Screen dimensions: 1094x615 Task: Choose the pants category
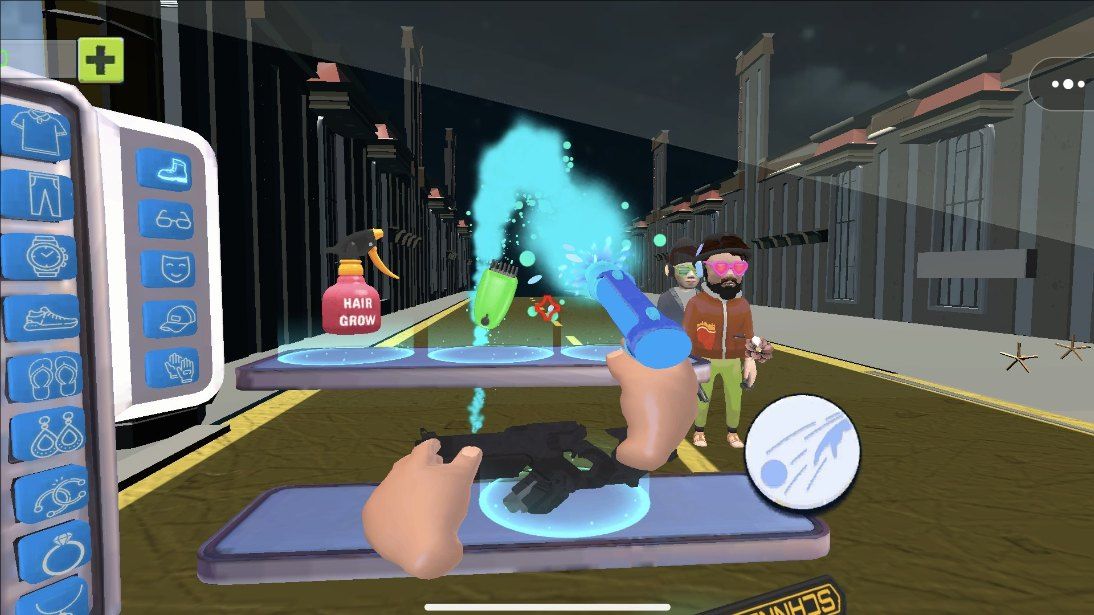point(37,194)
